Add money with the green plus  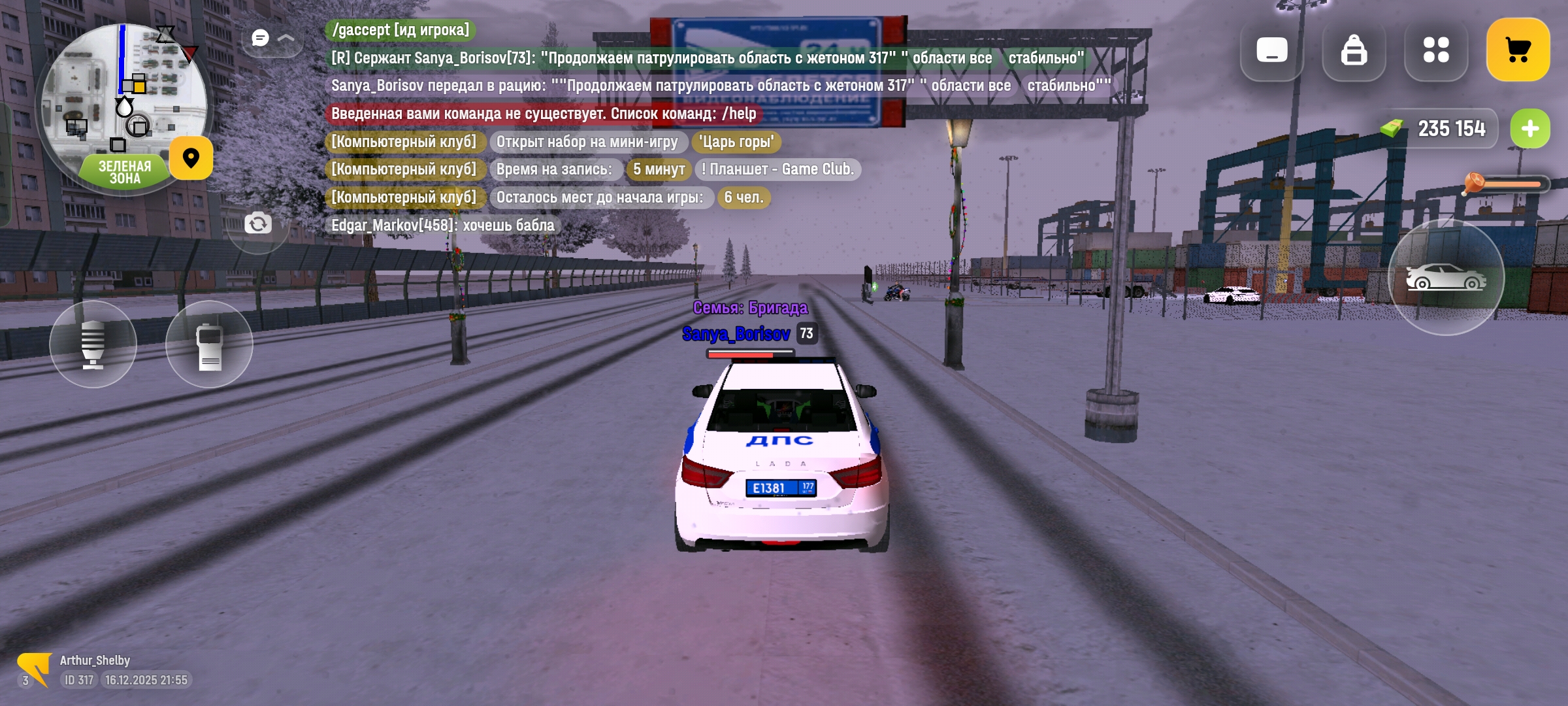1529,129
